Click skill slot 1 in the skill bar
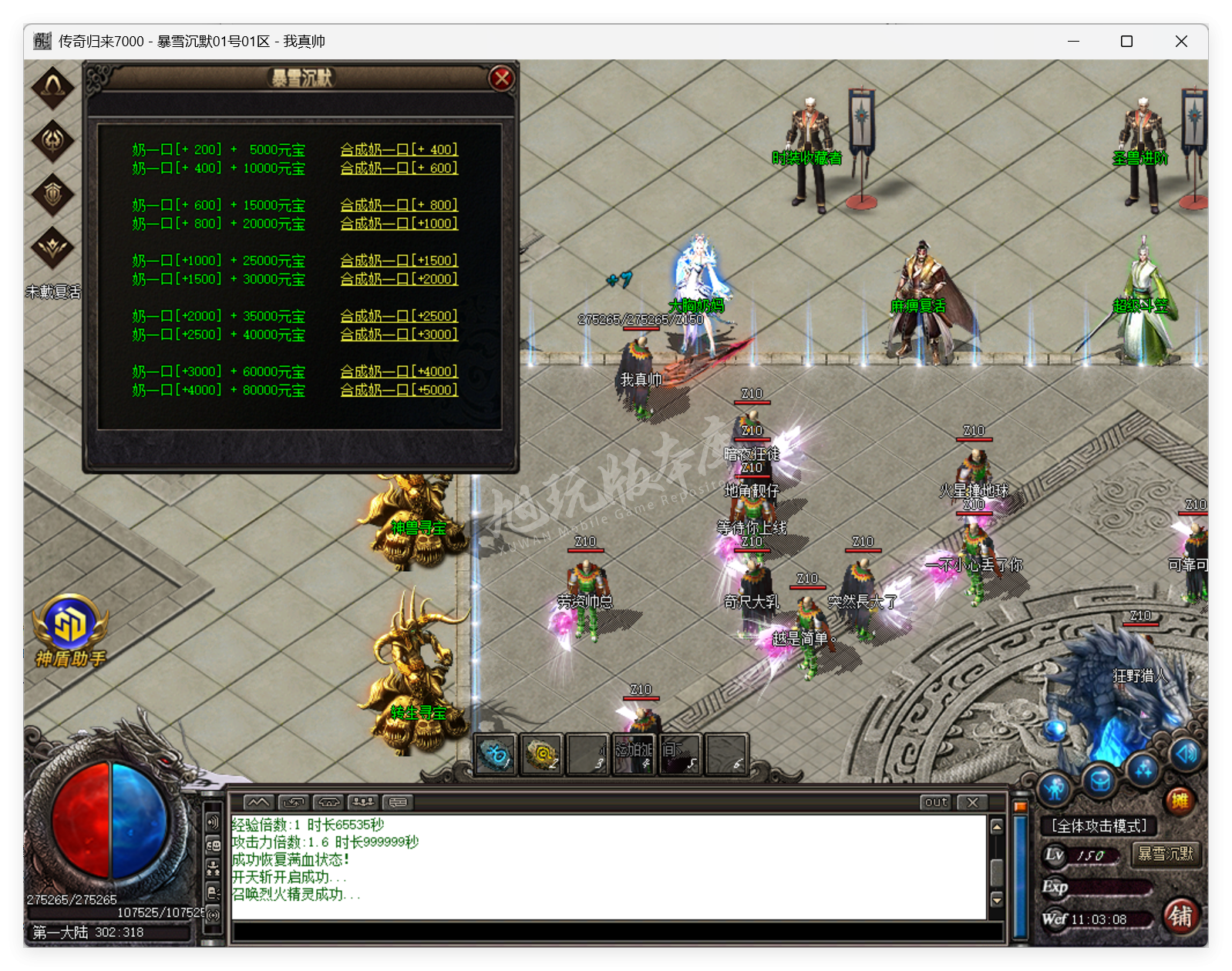Screen dimensions: 1232x971 pos(496,755)
